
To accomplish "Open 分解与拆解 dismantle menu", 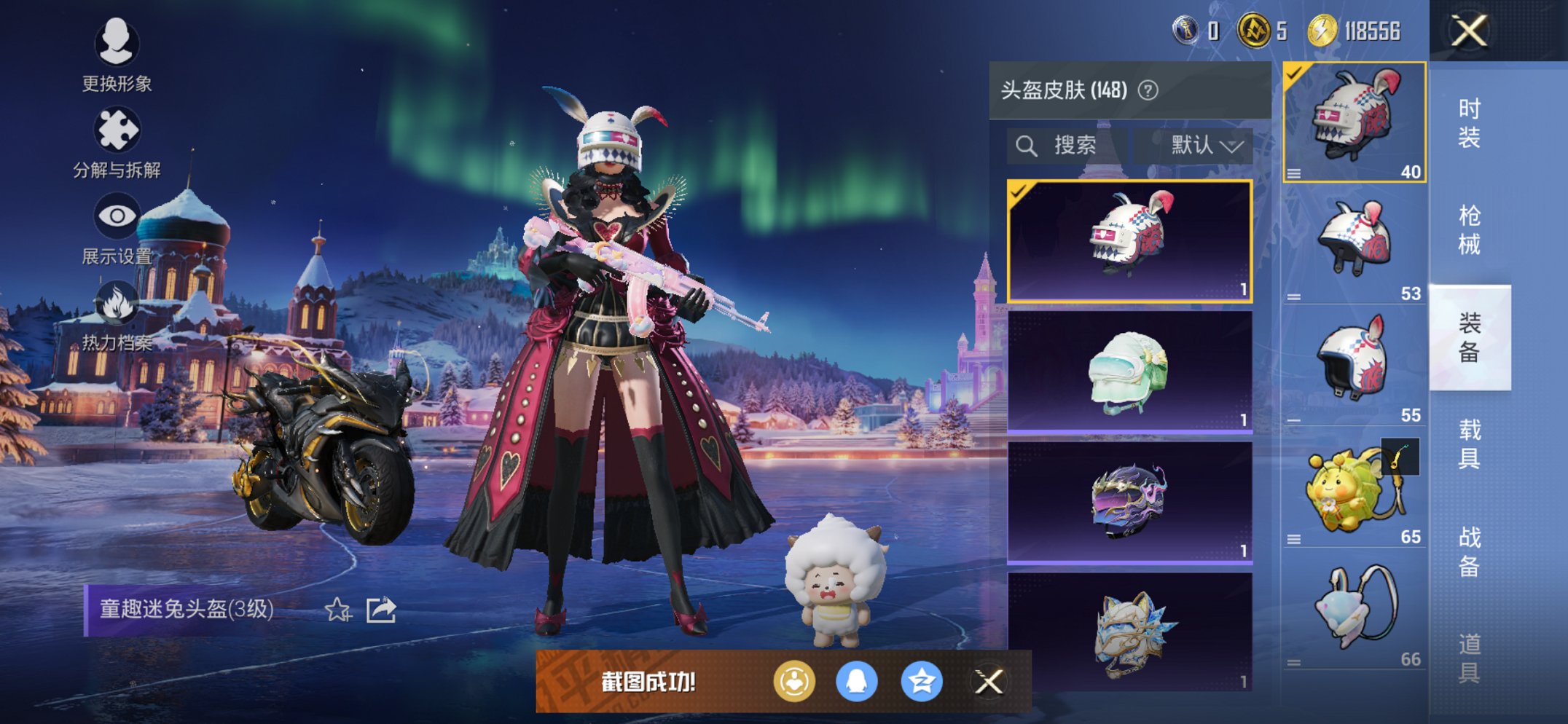I will click(x=117, y=143).
